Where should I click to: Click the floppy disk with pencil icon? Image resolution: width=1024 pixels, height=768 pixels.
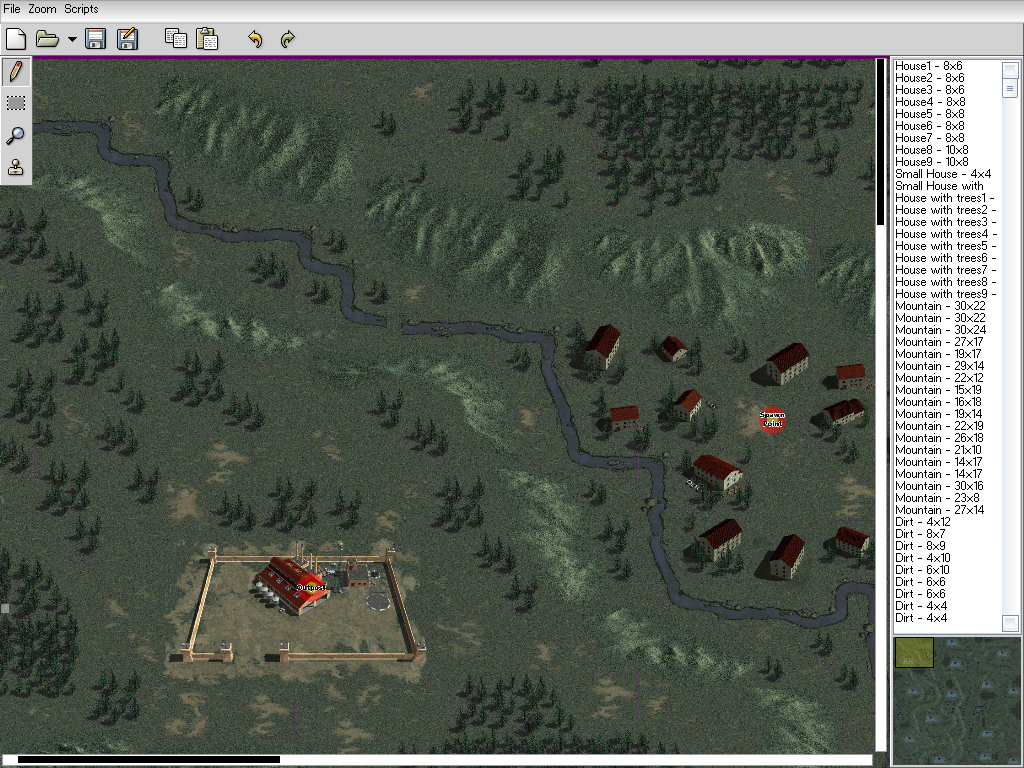pyautogui.click(x=127, y=39)
